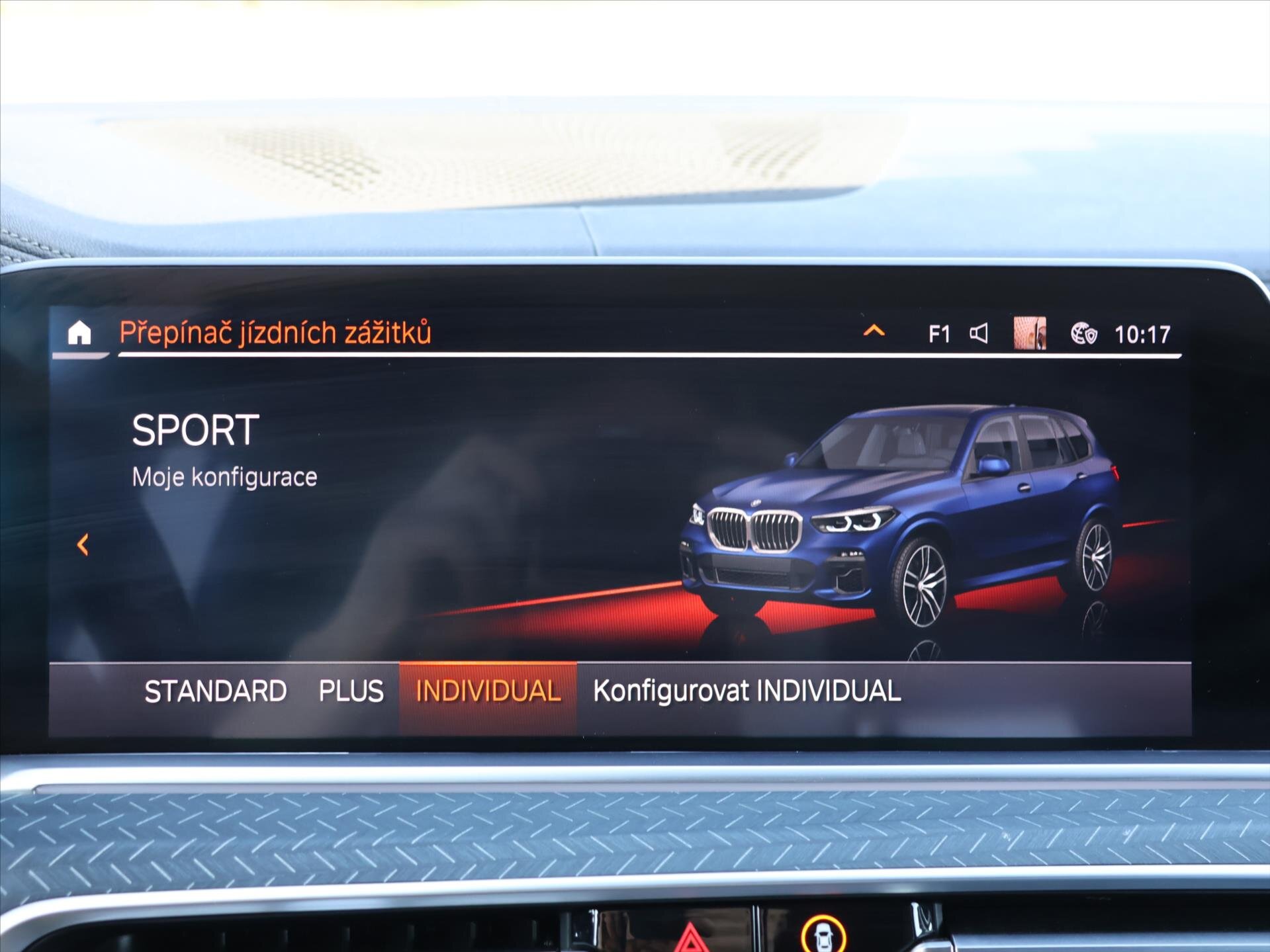Go back using the left arrow chevron

(x=82, y=546)
